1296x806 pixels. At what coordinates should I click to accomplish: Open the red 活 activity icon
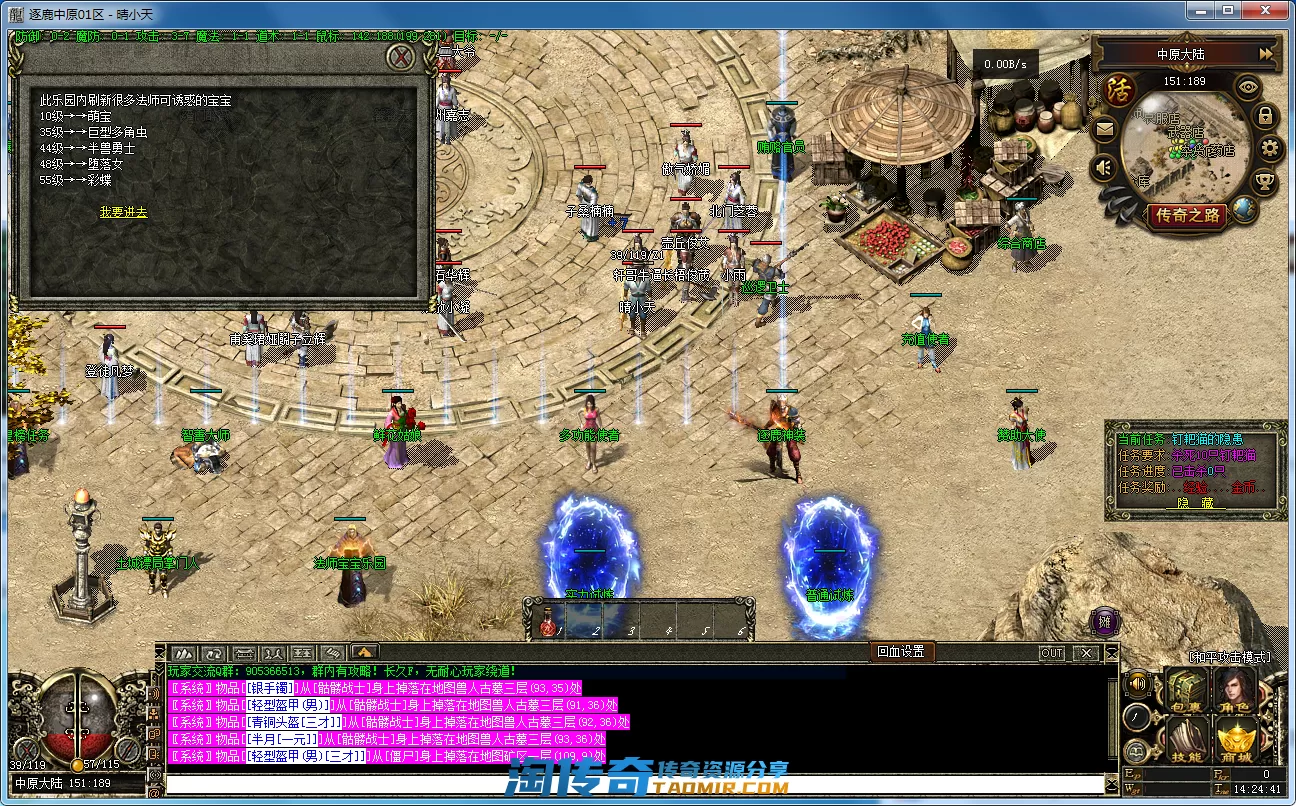pyautogui.click(x=1119, y=90)
